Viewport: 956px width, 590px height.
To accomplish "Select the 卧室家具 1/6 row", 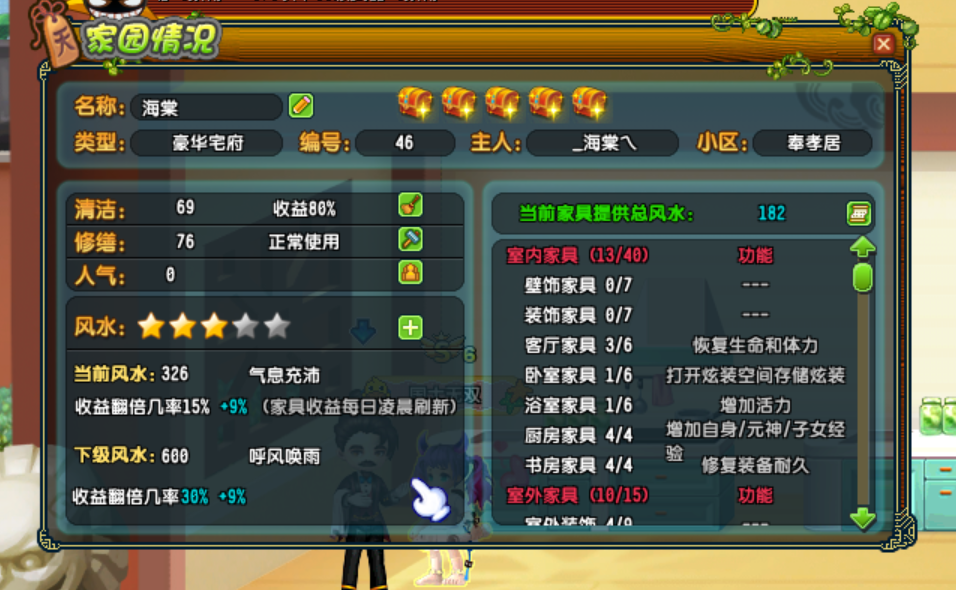I will pos(578,375).
